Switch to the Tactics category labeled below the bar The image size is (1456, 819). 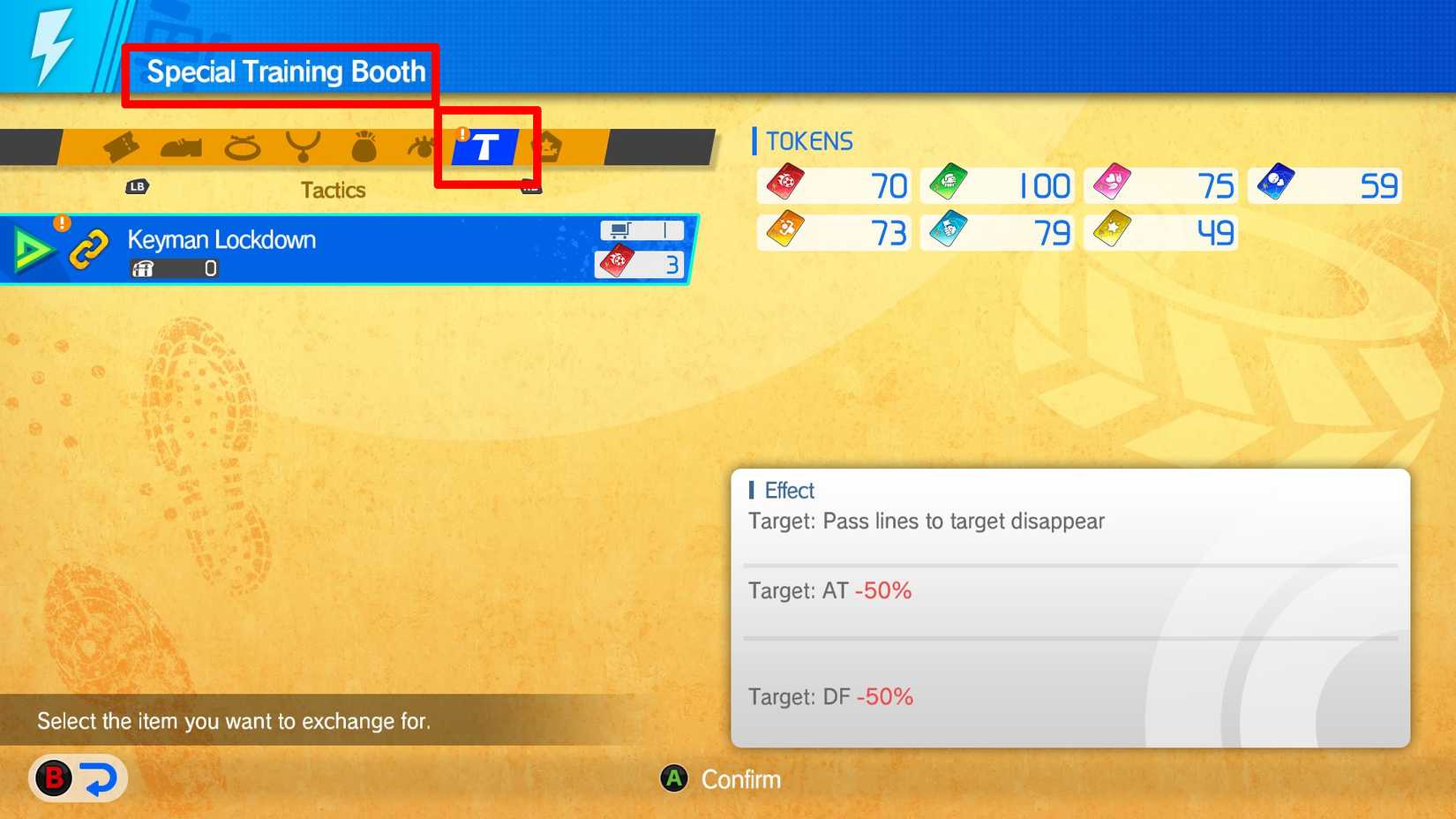pyautogui.click(x=333, y=189)
